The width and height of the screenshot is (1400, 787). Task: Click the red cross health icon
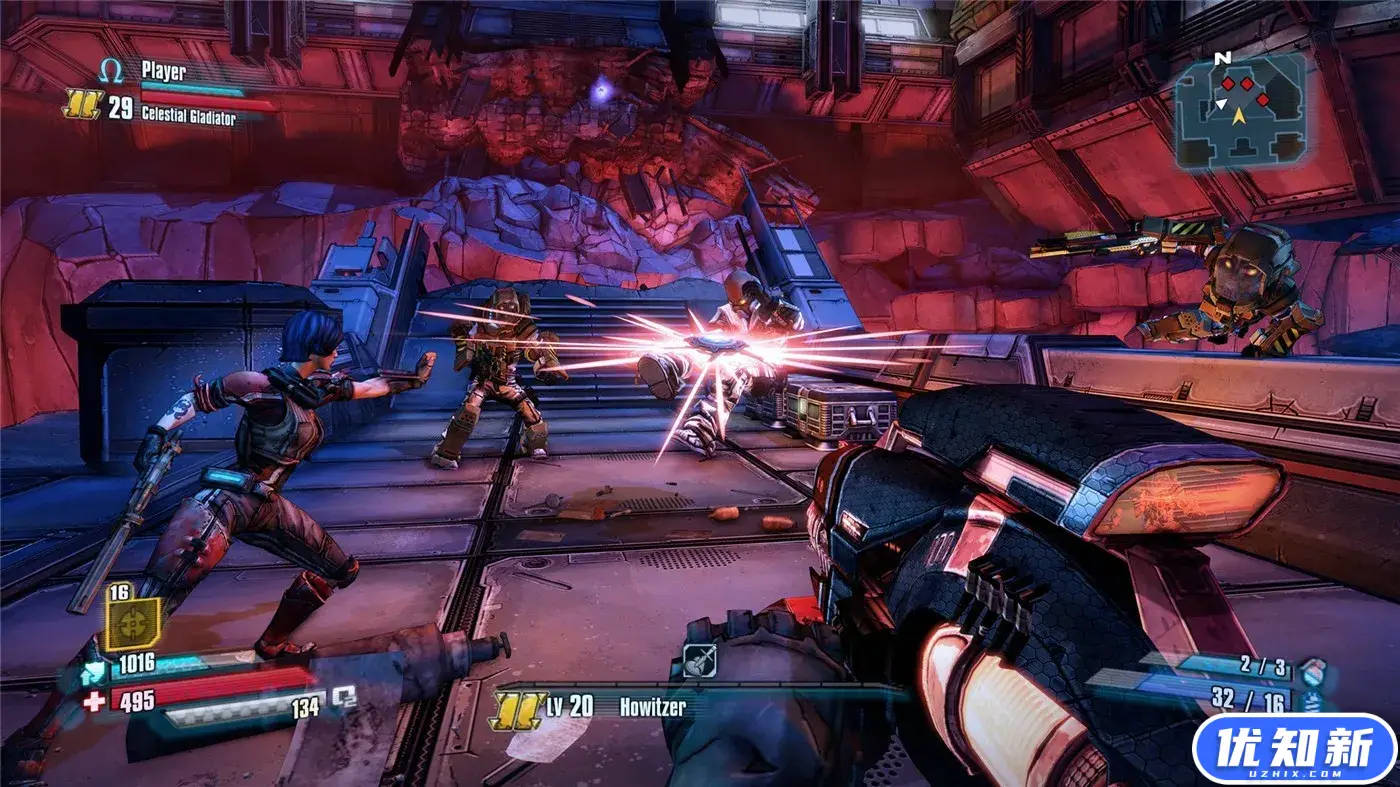[94, 701]
